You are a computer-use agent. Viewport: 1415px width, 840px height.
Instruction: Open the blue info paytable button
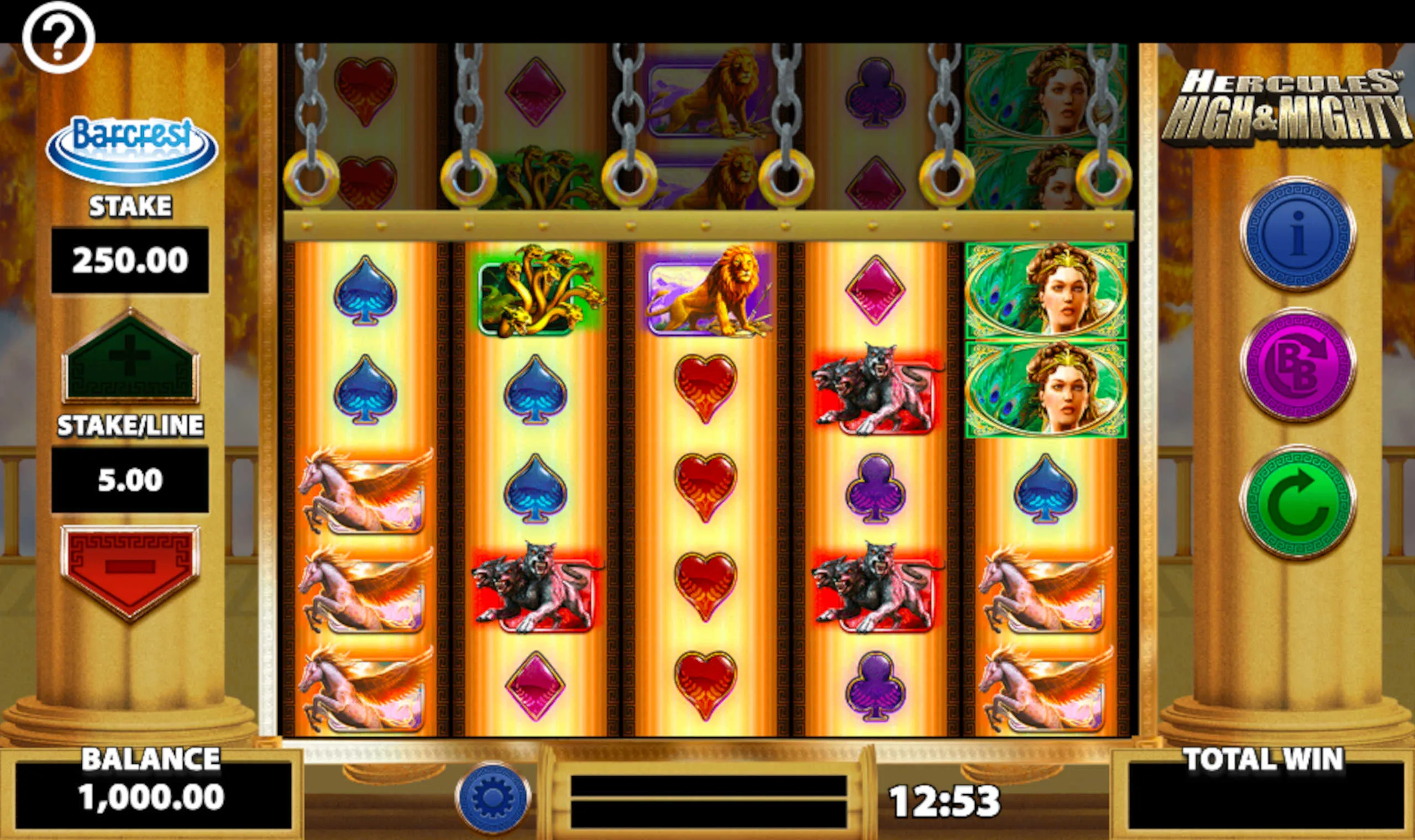[1298, 233]
